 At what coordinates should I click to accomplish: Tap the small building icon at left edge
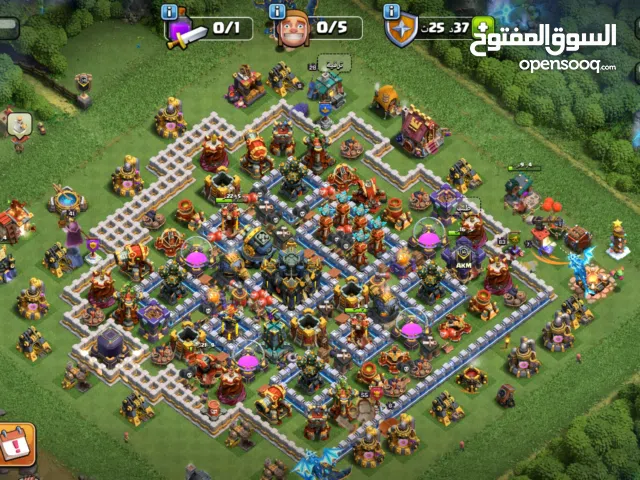click(18, 125)
